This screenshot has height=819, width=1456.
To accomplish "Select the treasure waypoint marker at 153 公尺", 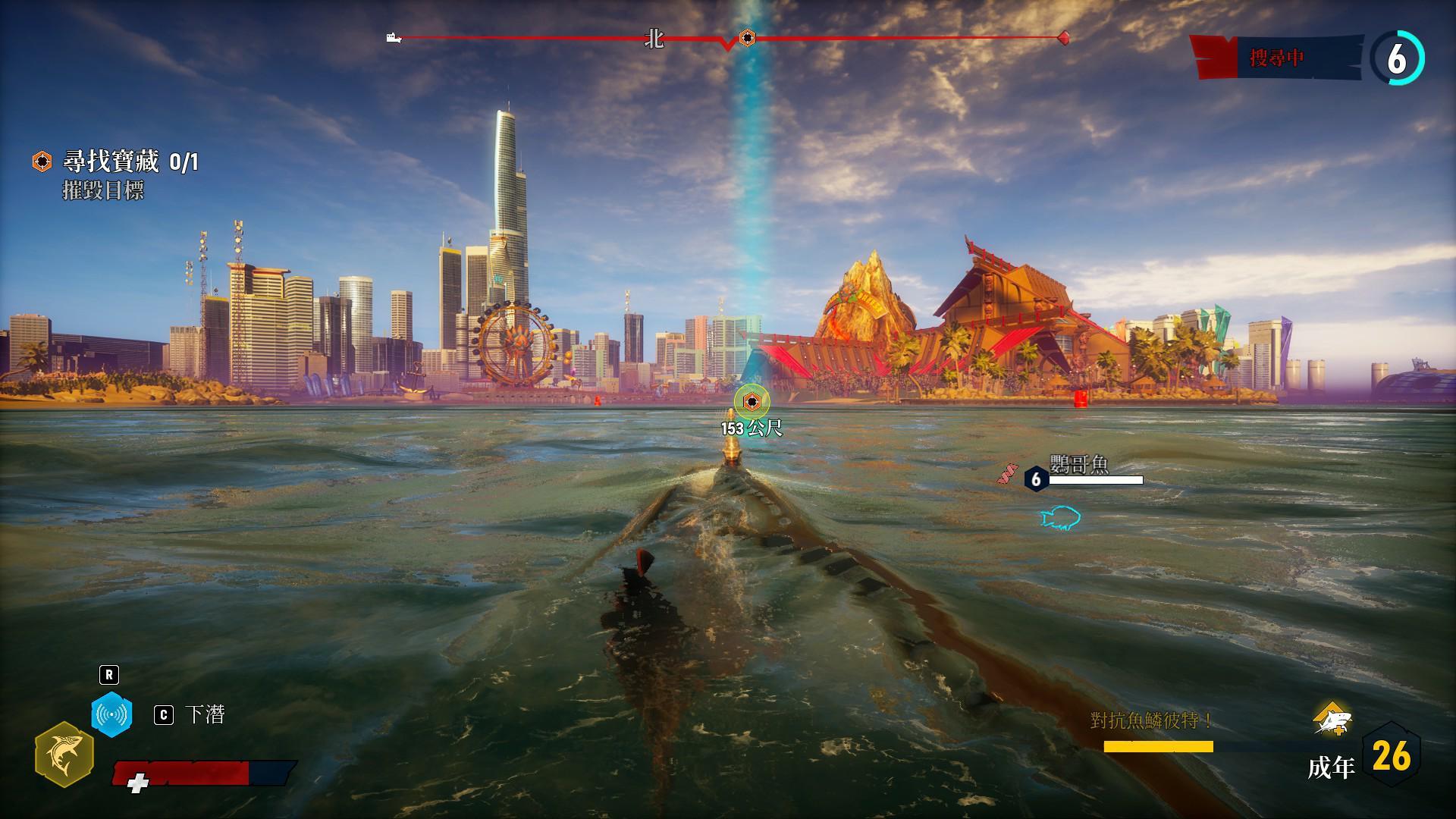I will click(x=751, y=402).
